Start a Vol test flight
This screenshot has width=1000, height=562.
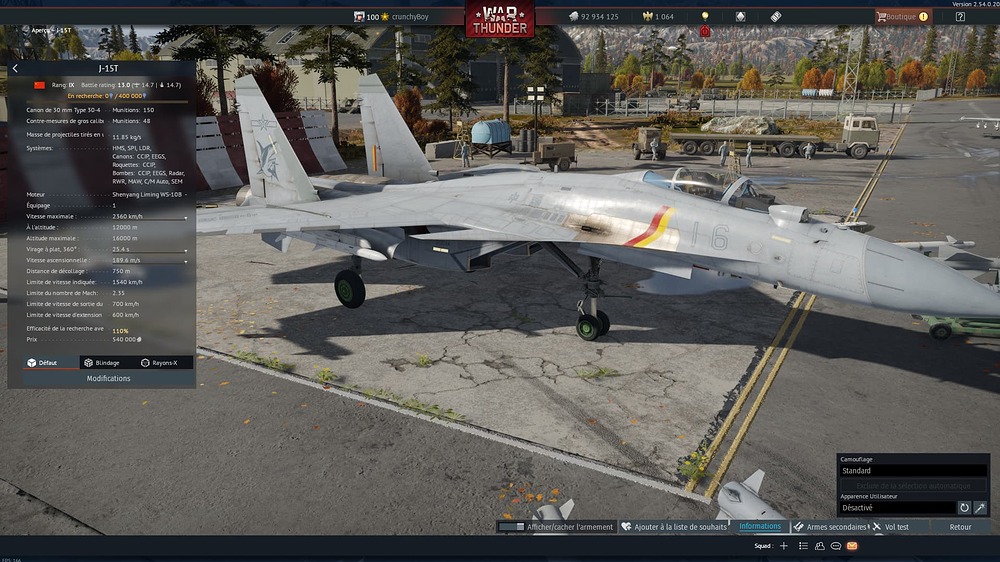point(891,527)
